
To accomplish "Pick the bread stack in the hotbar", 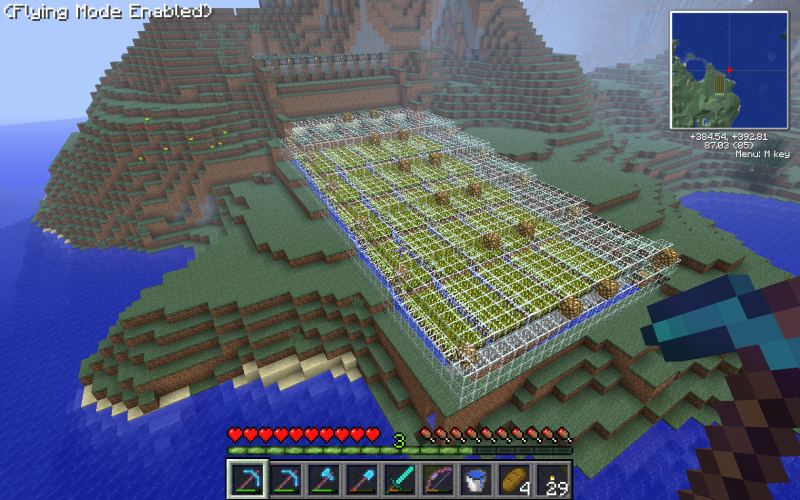I will [514, 479].
